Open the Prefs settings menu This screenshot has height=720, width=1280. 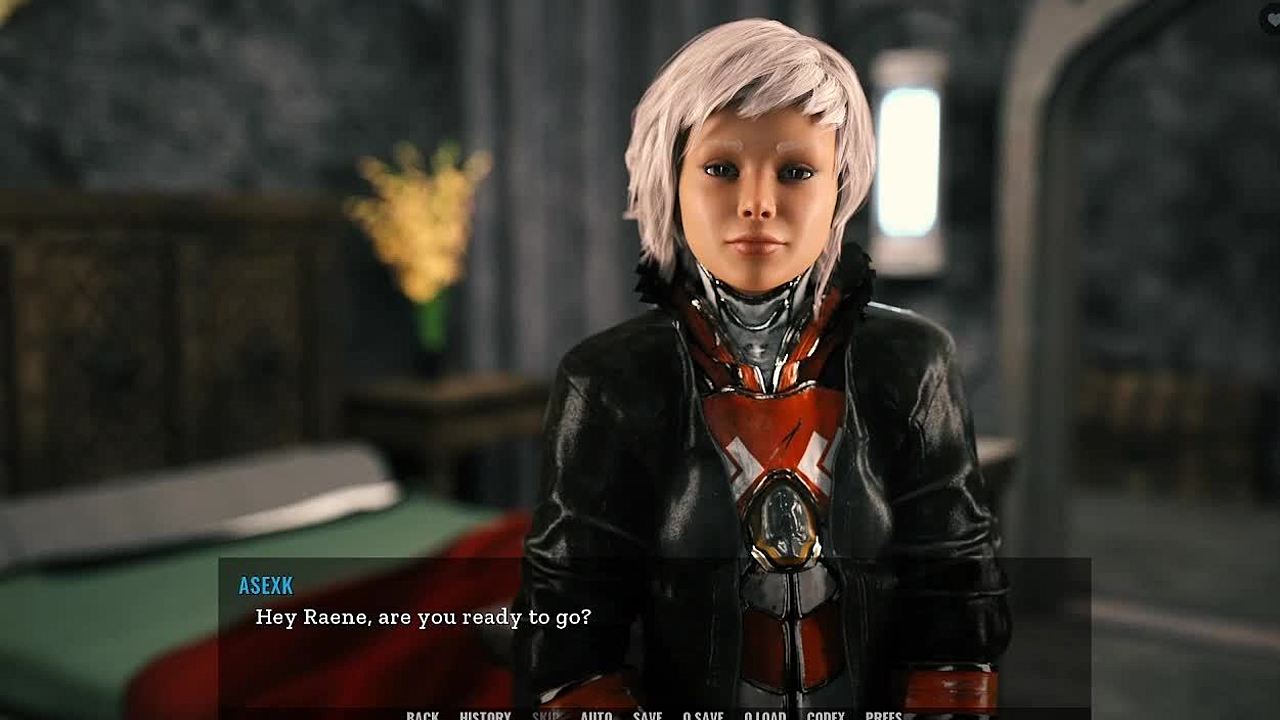click(x=884, y=715)
